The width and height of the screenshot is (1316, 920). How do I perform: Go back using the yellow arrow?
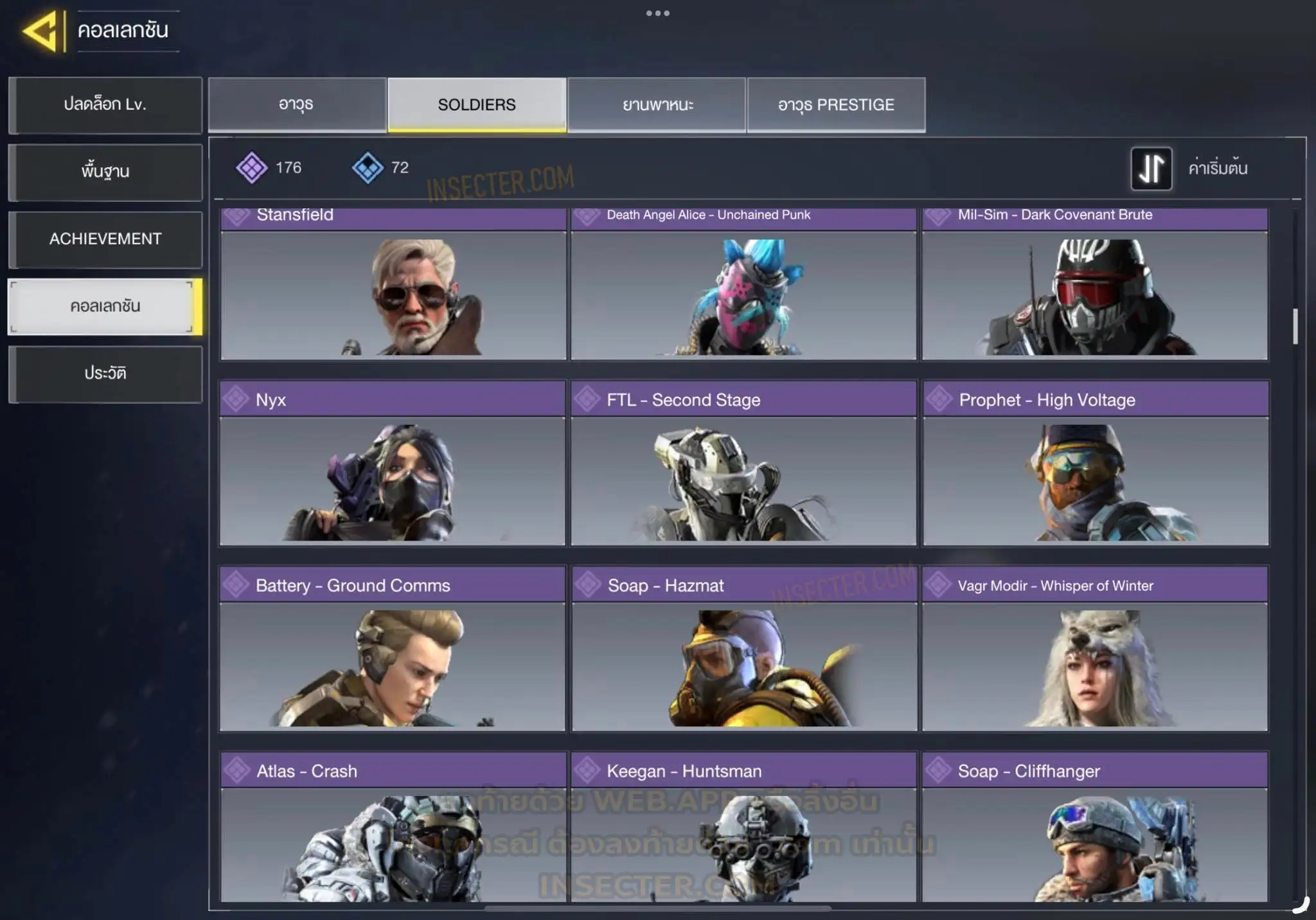click(41, 30)
